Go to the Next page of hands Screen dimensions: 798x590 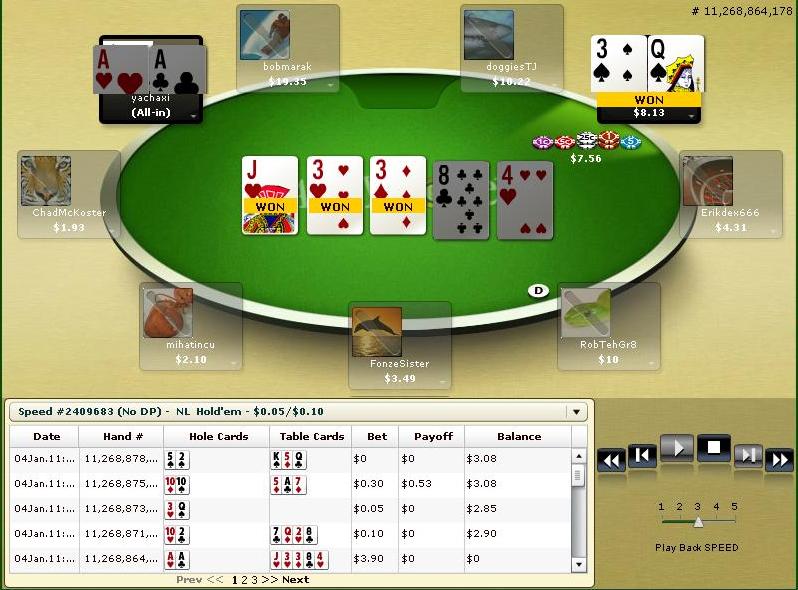point(296,580)
